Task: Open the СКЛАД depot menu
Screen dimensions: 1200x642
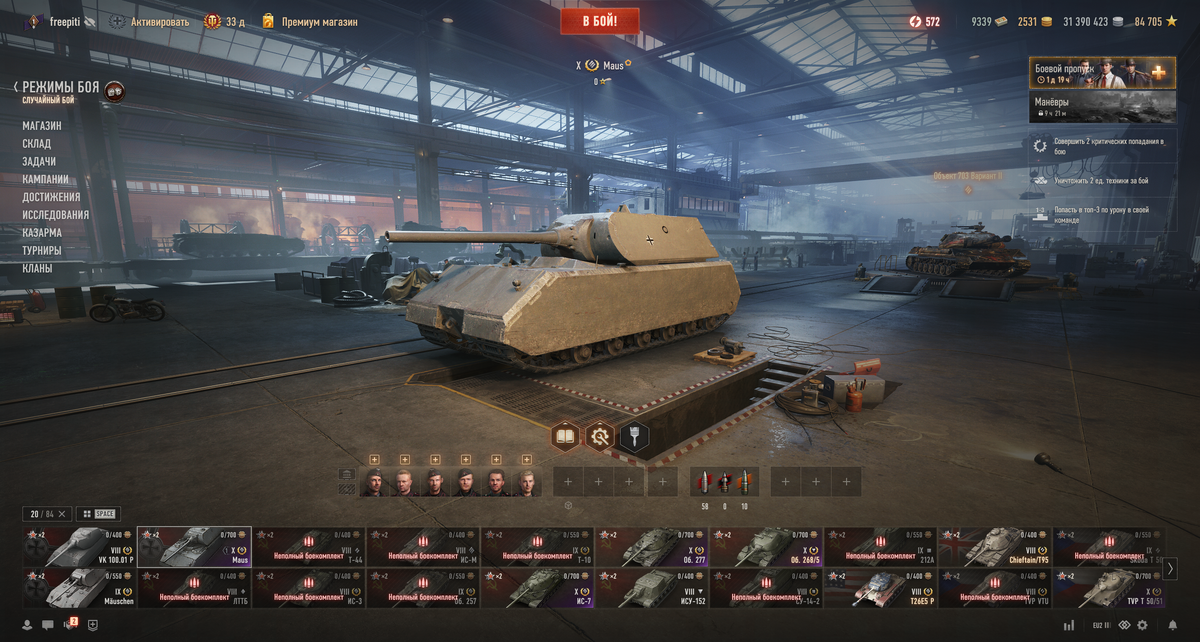Action: click(37, 144)
